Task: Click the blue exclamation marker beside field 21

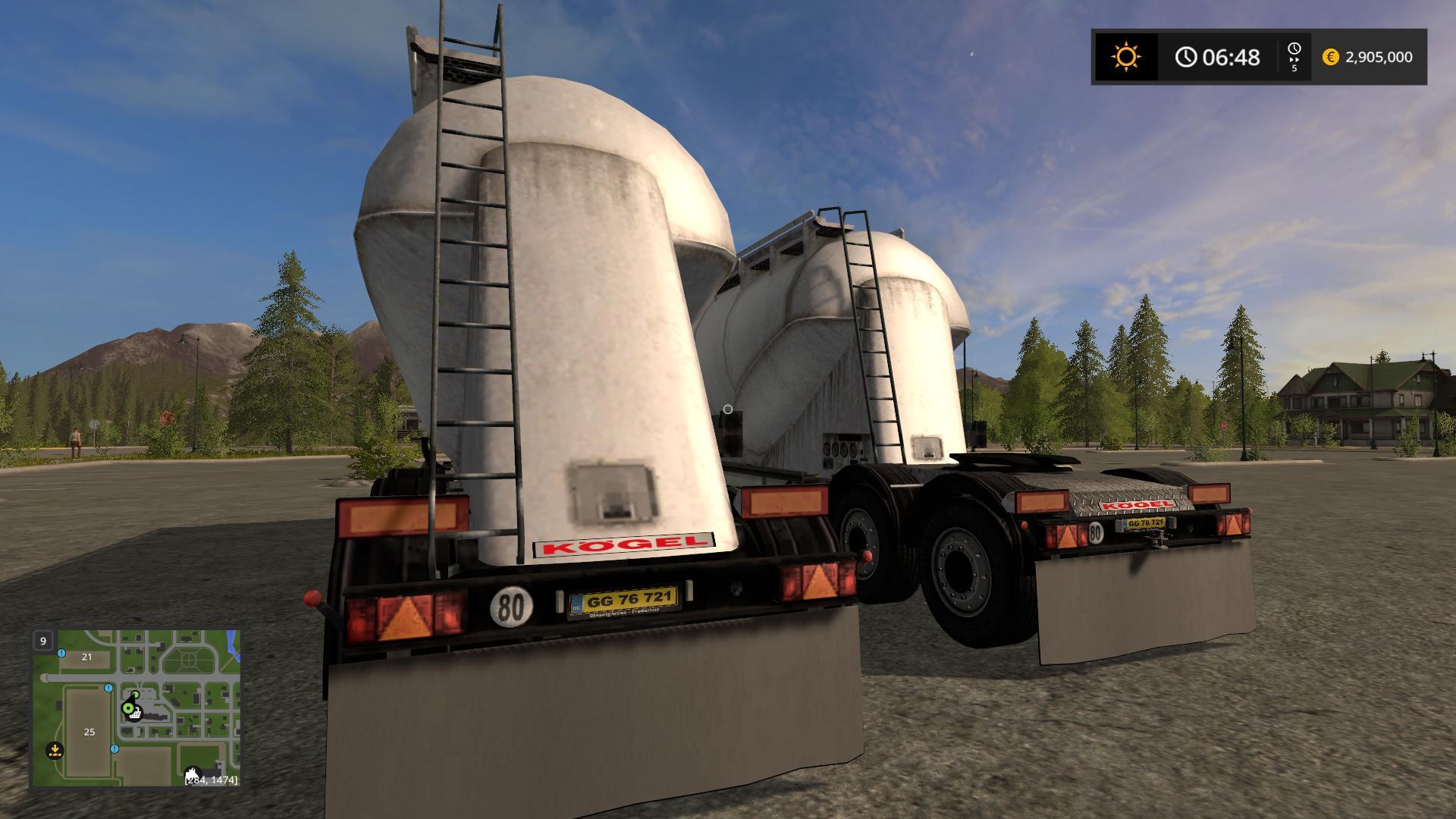Action: 61,653
